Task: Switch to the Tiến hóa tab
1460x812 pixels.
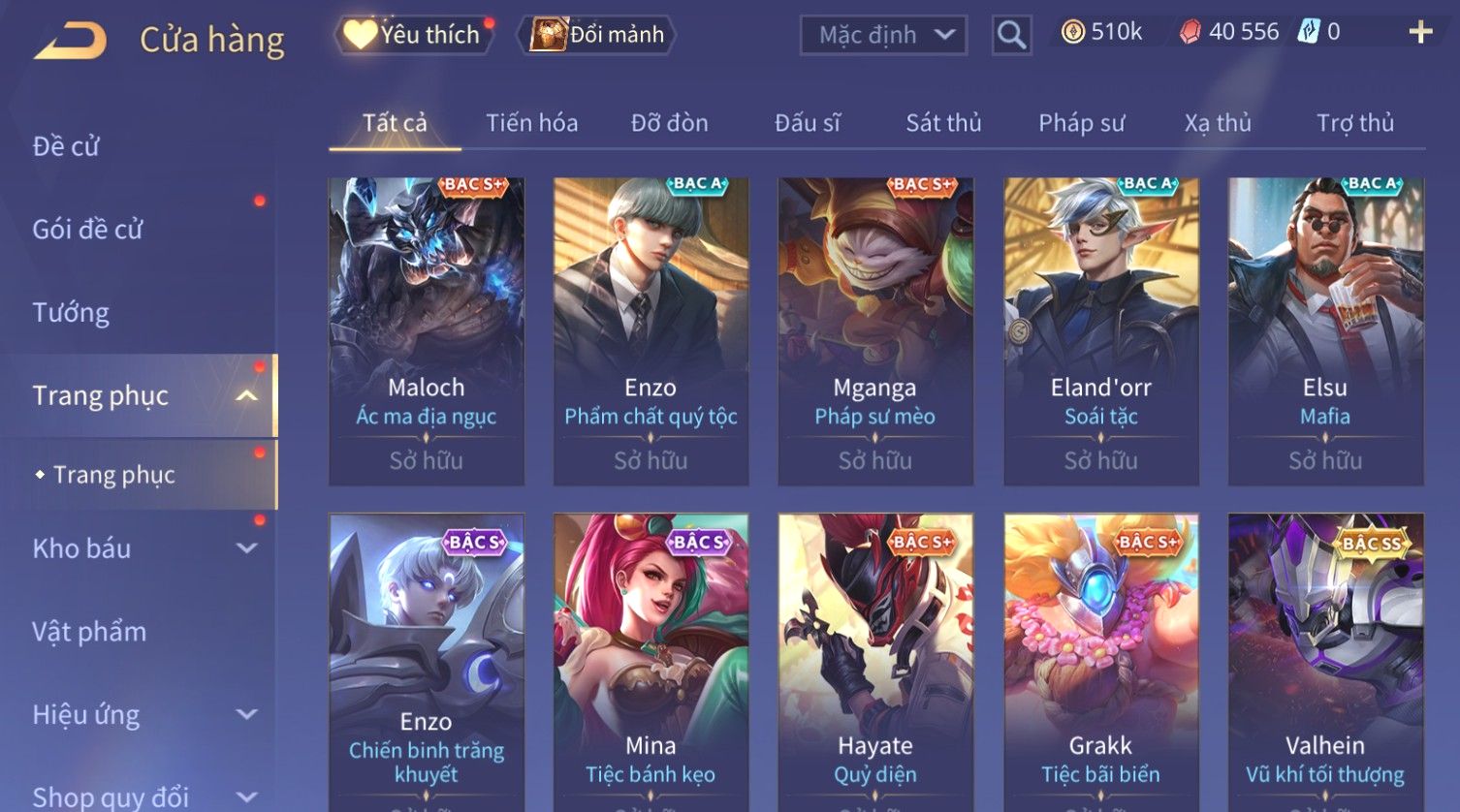Action: (x=531, y=123)
